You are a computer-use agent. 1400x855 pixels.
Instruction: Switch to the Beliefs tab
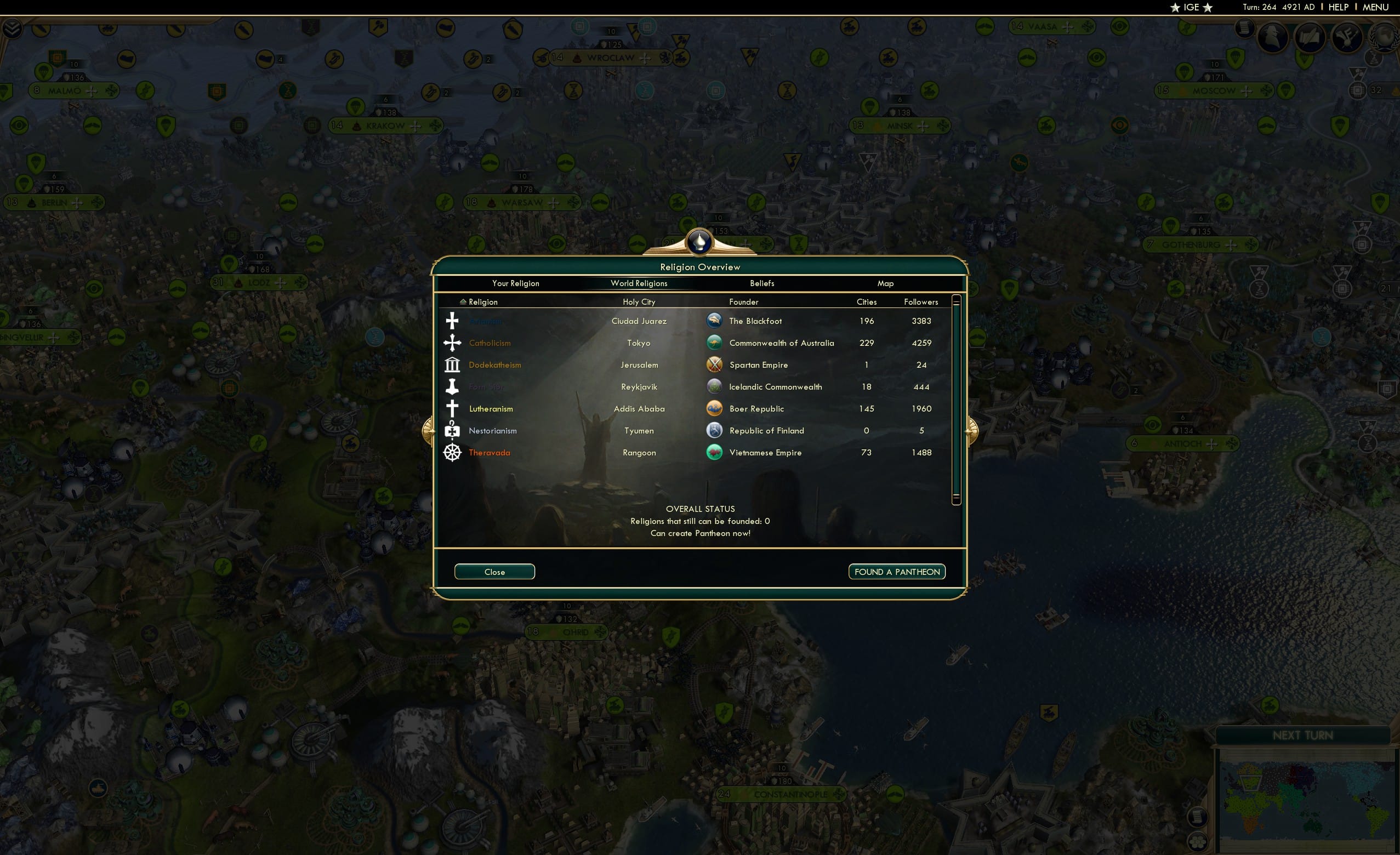[x=761, y=283]
